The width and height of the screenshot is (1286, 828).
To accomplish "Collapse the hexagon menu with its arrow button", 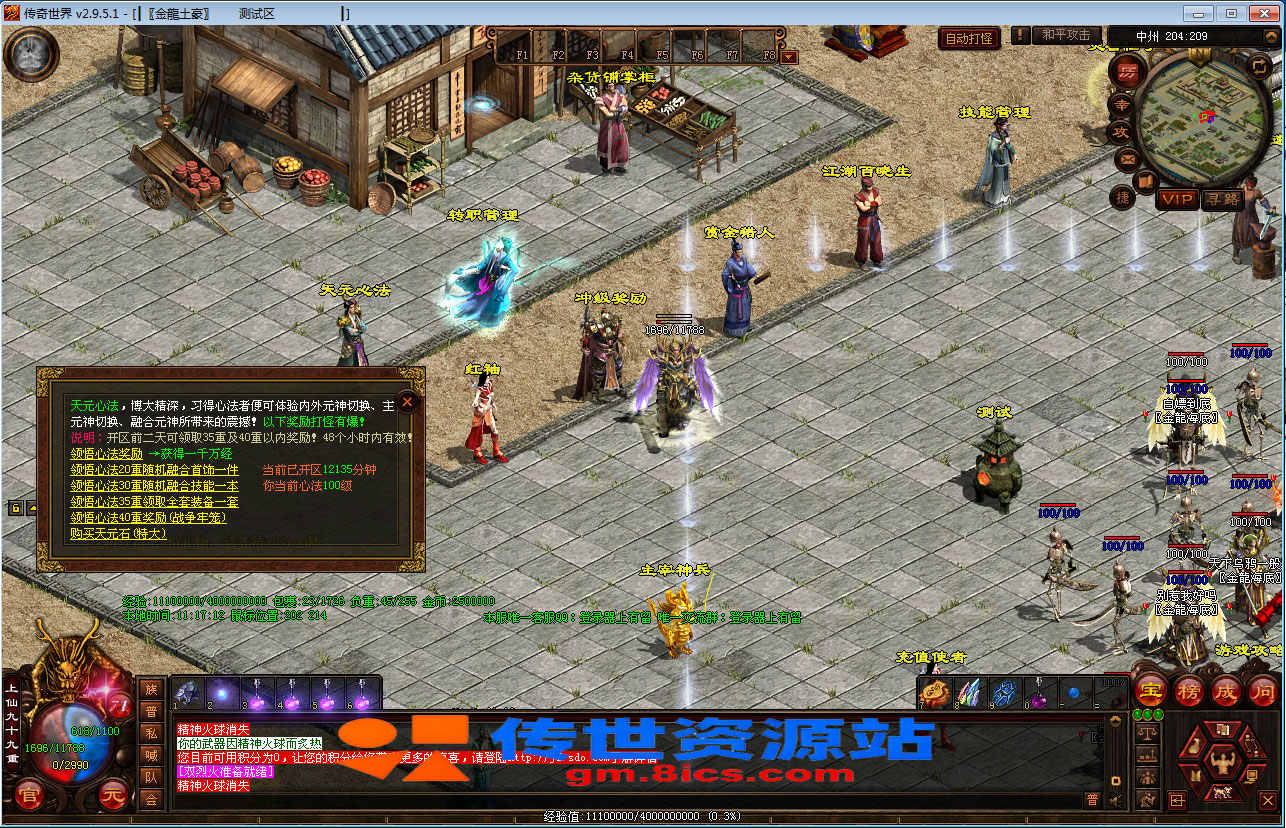I will coord(1178,801).
